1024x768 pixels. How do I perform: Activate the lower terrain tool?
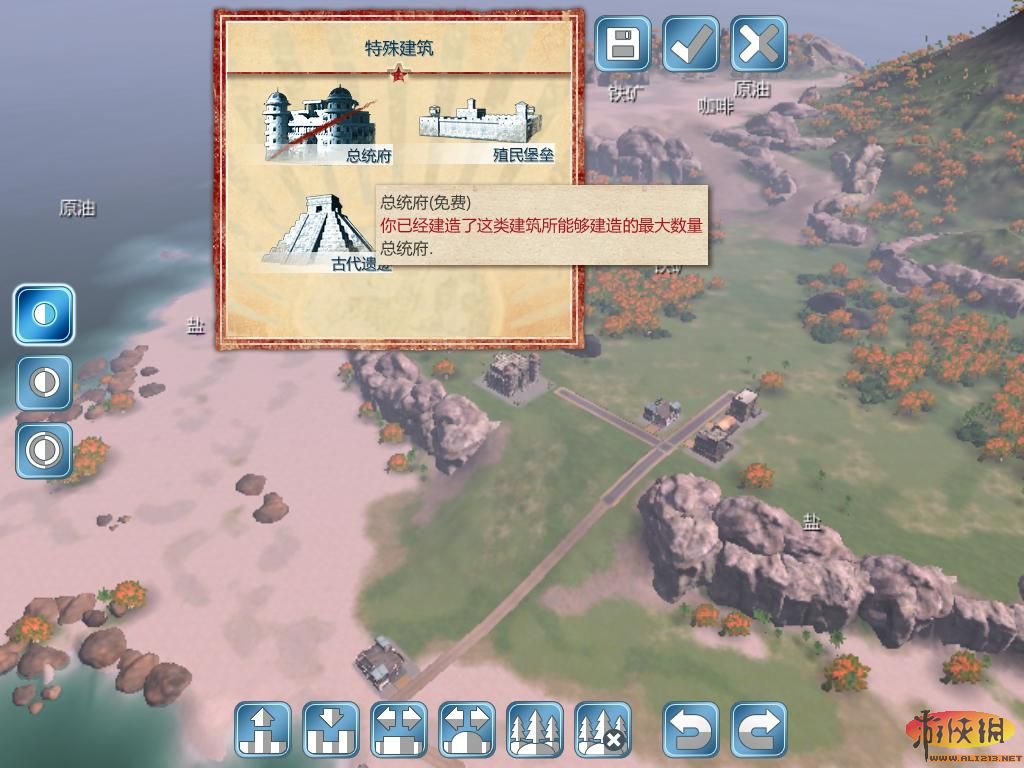331,729
